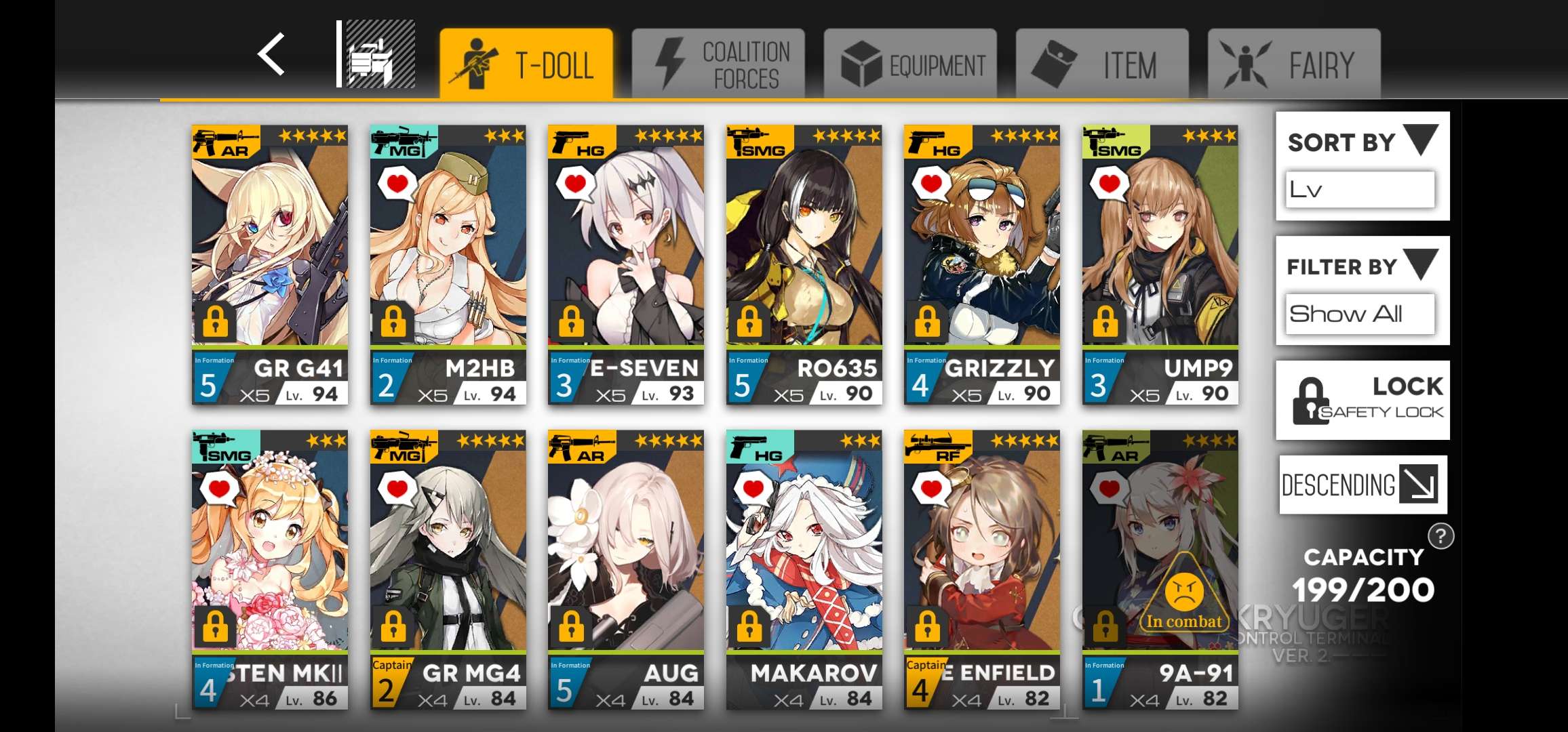The image size is (1568, 732).
Task: Tap the heart affection bubble on M2HB
Action: (397, 184)
